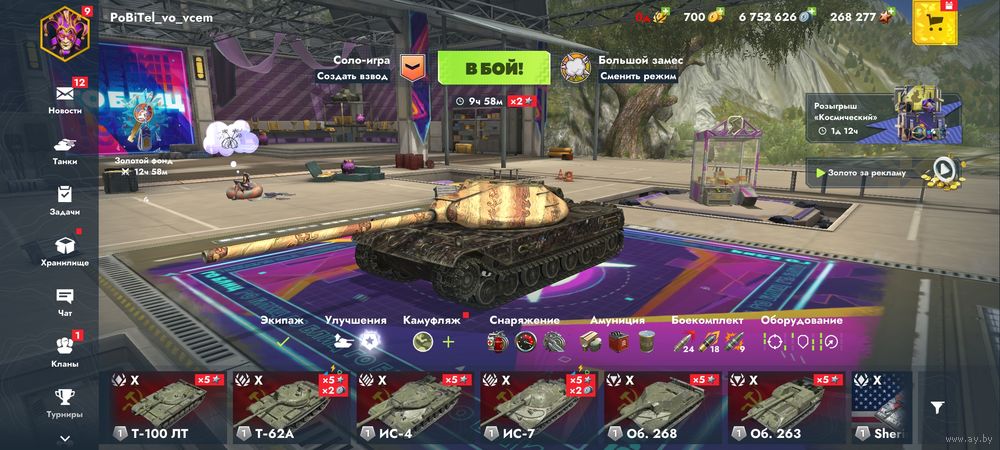The image size is (1000, 450).
Task: Open the tank carousel filter
Action: coord(937,407)
